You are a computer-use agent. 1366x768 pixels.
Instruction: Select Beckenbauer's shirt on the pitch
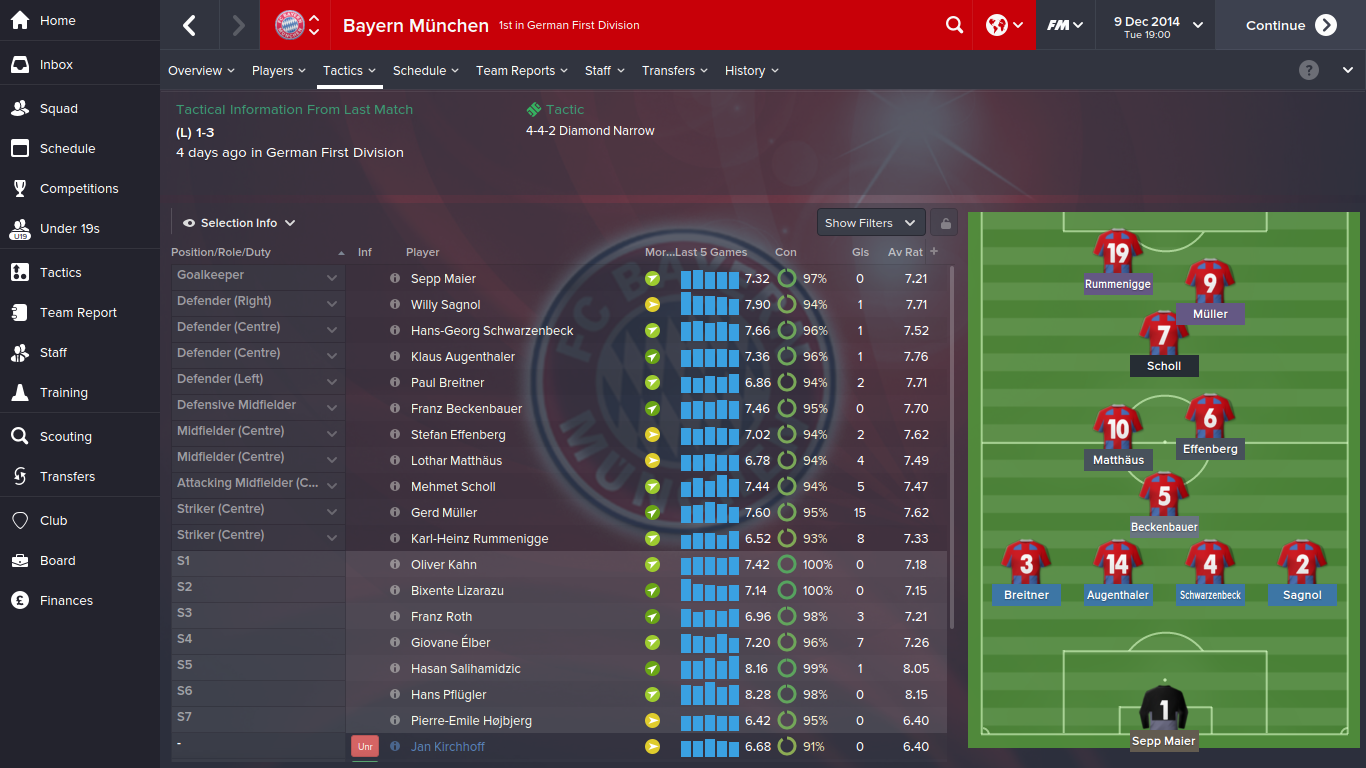(1164, 496)
